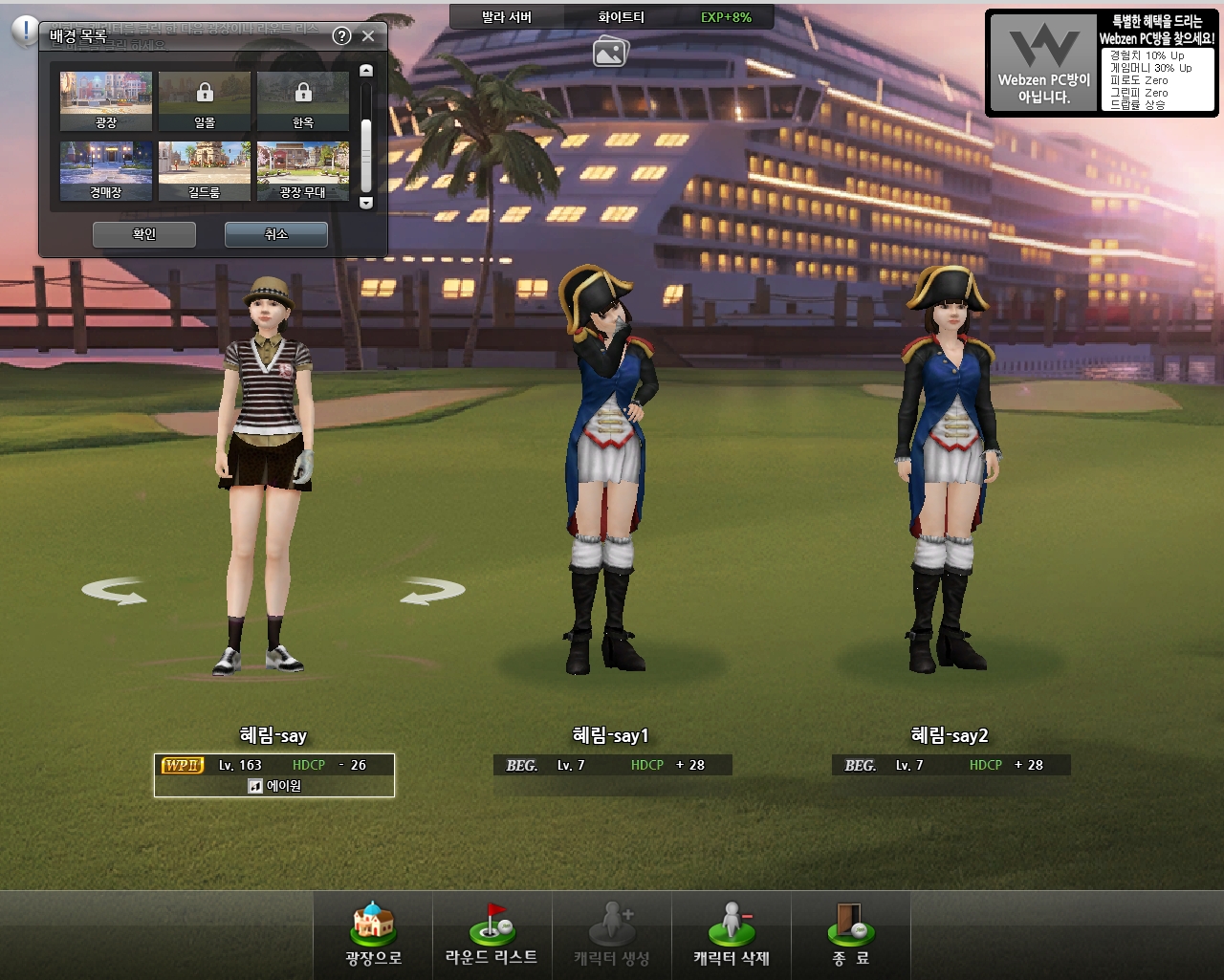Rotate character with the left arrow

pos(115,592)
